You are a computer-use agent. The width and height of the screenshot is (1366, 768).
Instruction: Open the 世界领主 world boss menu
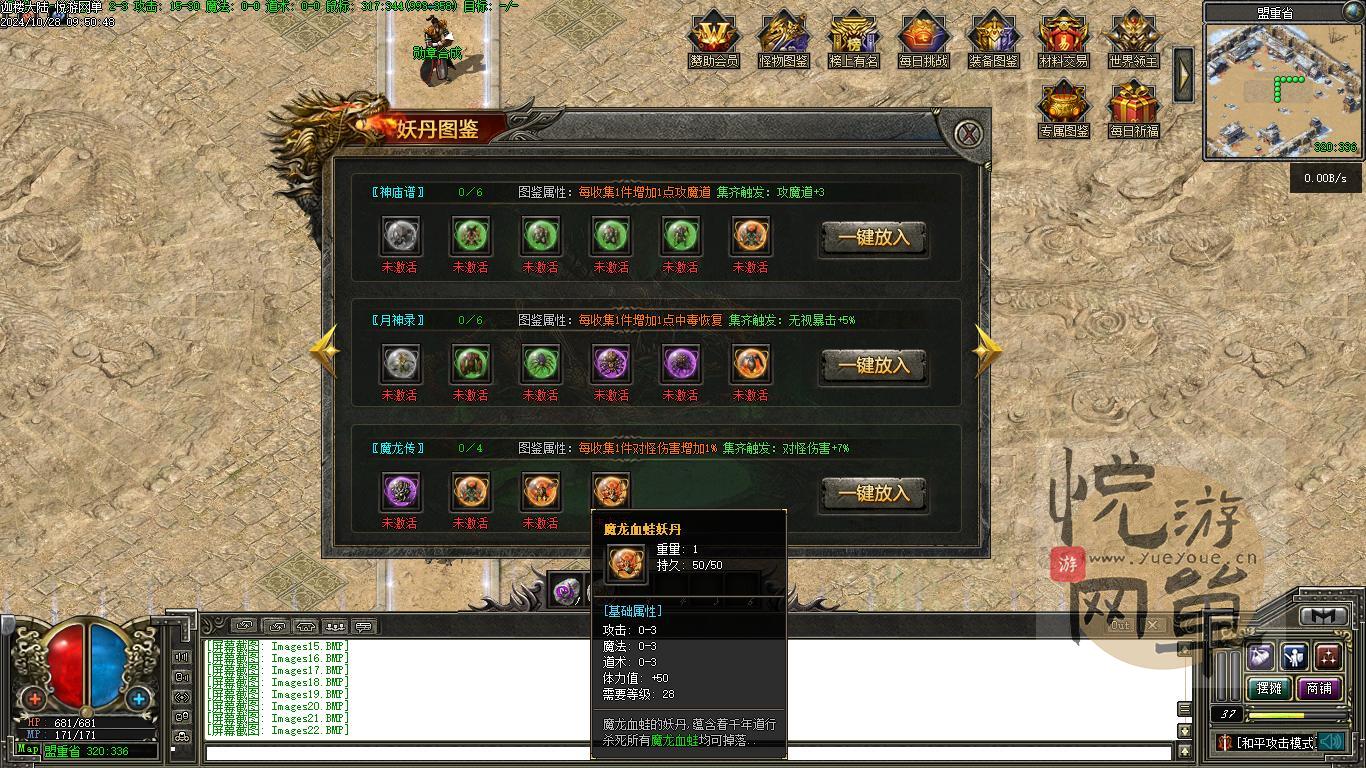1133,40
